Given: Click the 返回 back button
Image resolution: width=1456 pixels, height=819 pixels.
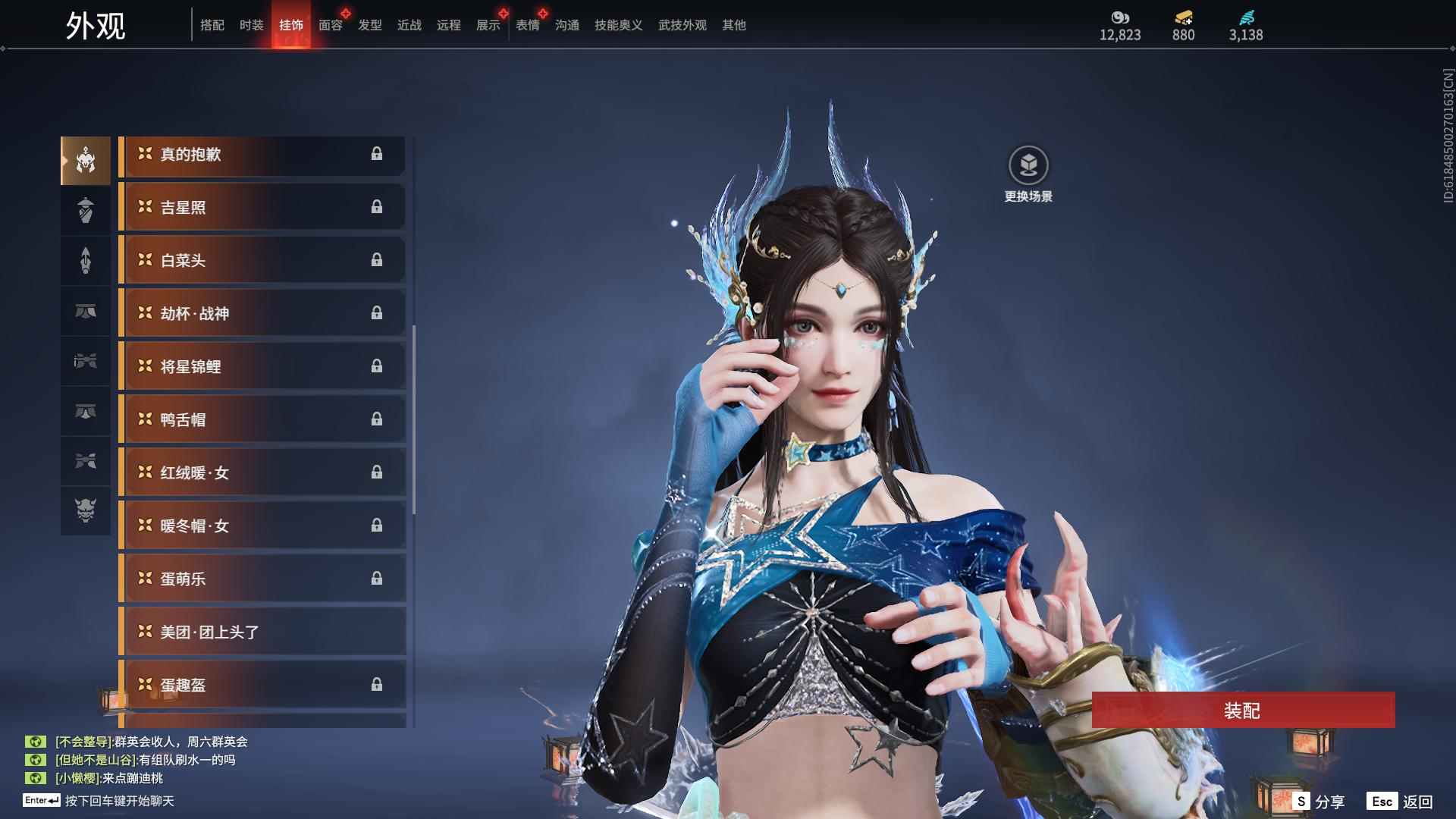Looking at the screenshot, I should (1400, 802).
